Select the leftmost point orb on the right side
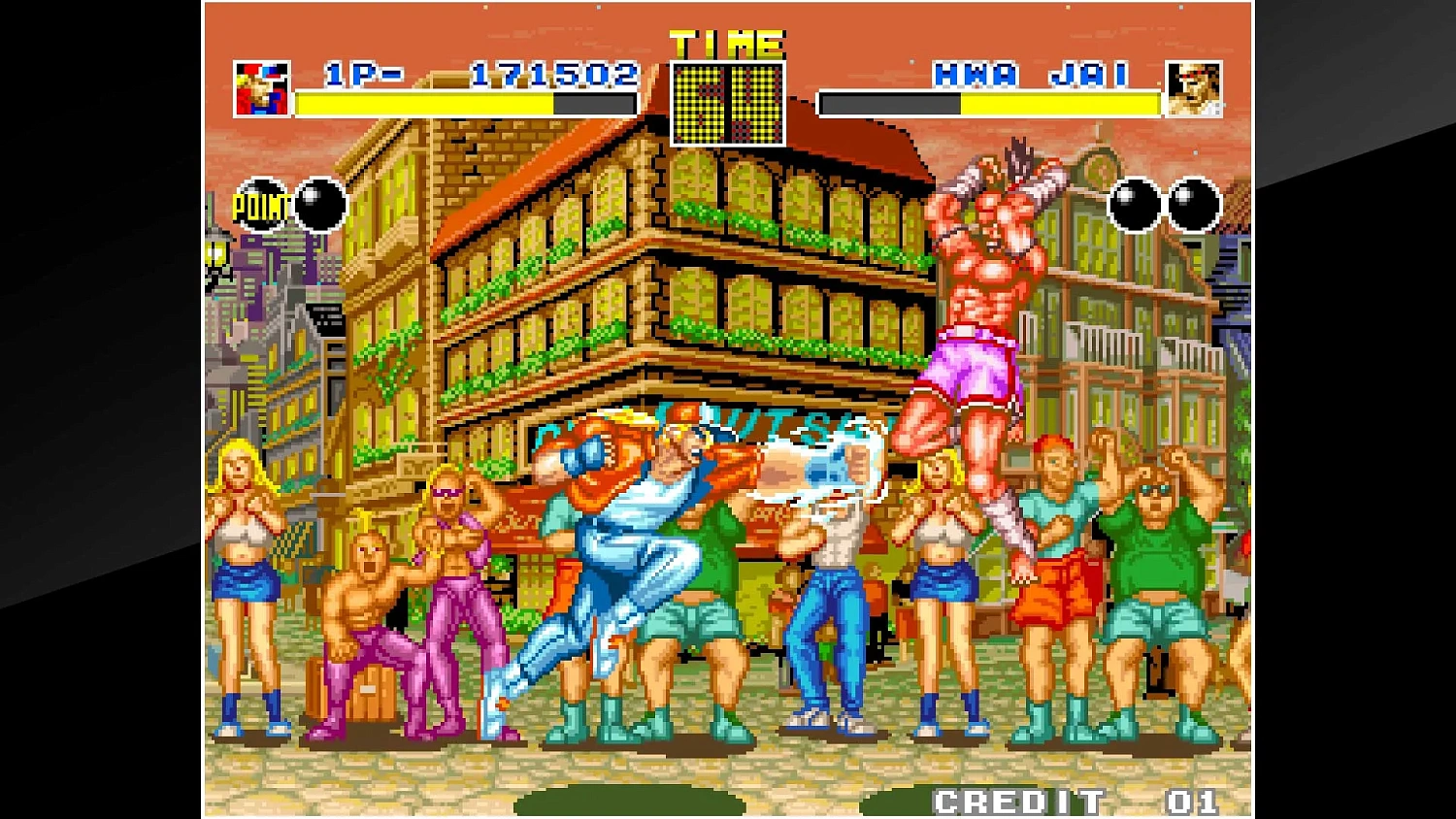 coord(1130,204)
